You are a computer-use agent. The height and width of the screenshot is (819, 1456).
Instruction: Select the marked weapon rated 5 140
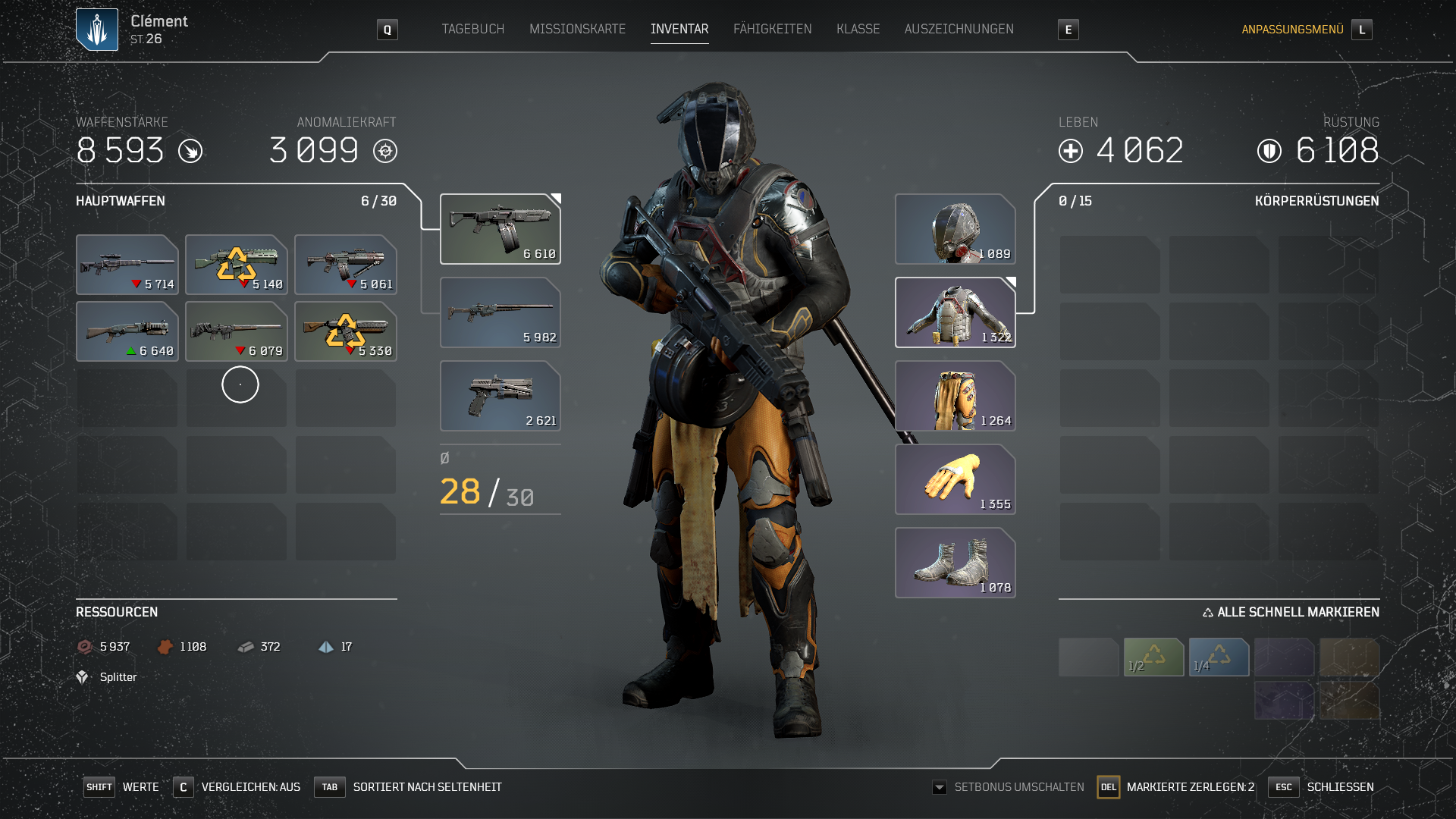[x=236, y=265]
